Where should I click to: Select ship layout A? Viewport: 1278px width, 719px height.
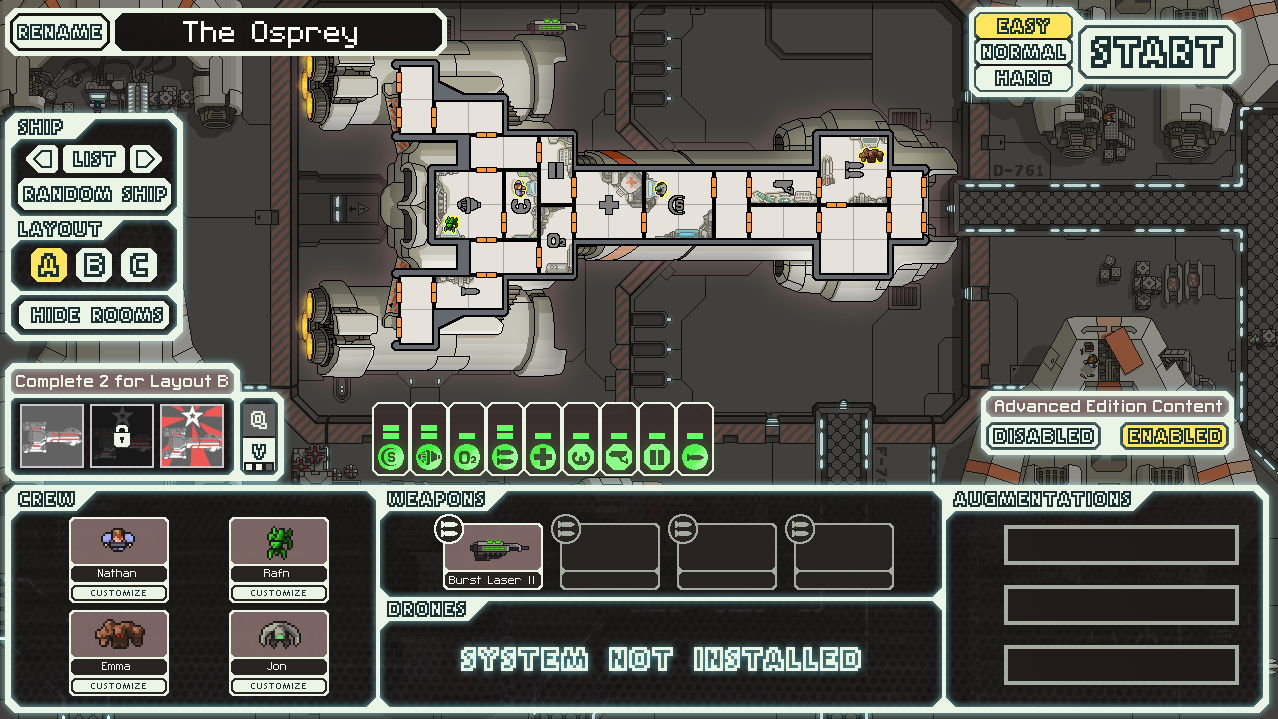[49, 266]
